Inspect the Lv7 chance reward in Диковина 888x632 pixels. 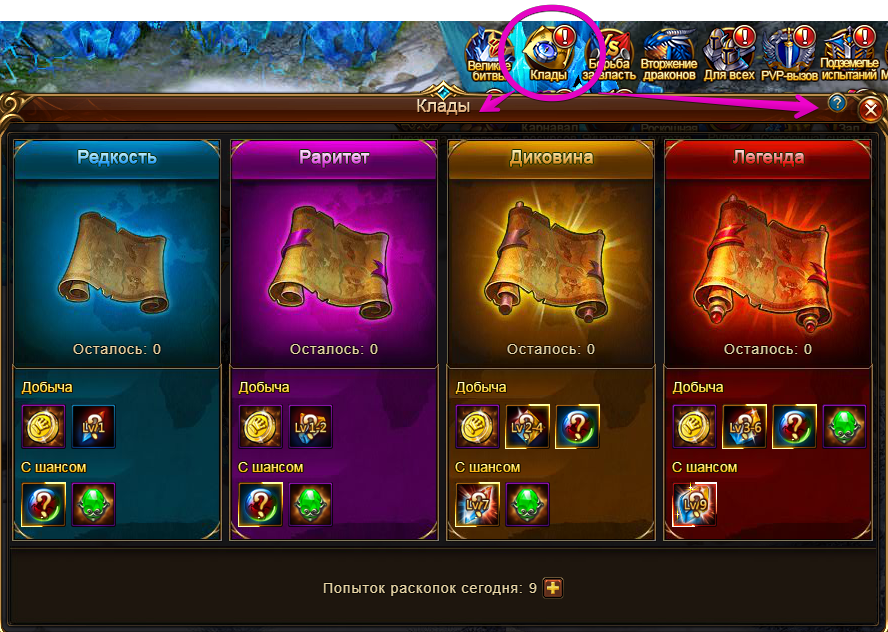[x=478, y=505]
